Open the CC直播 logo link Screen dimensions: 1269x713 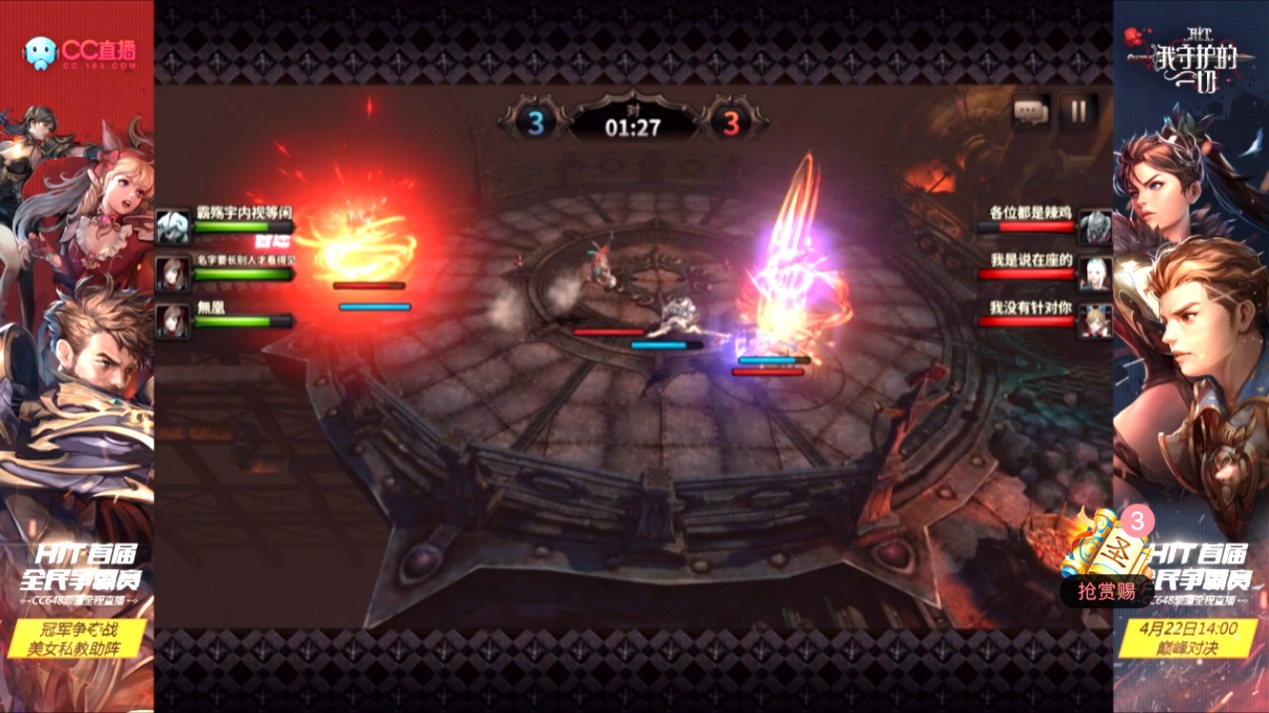[80, 52]
